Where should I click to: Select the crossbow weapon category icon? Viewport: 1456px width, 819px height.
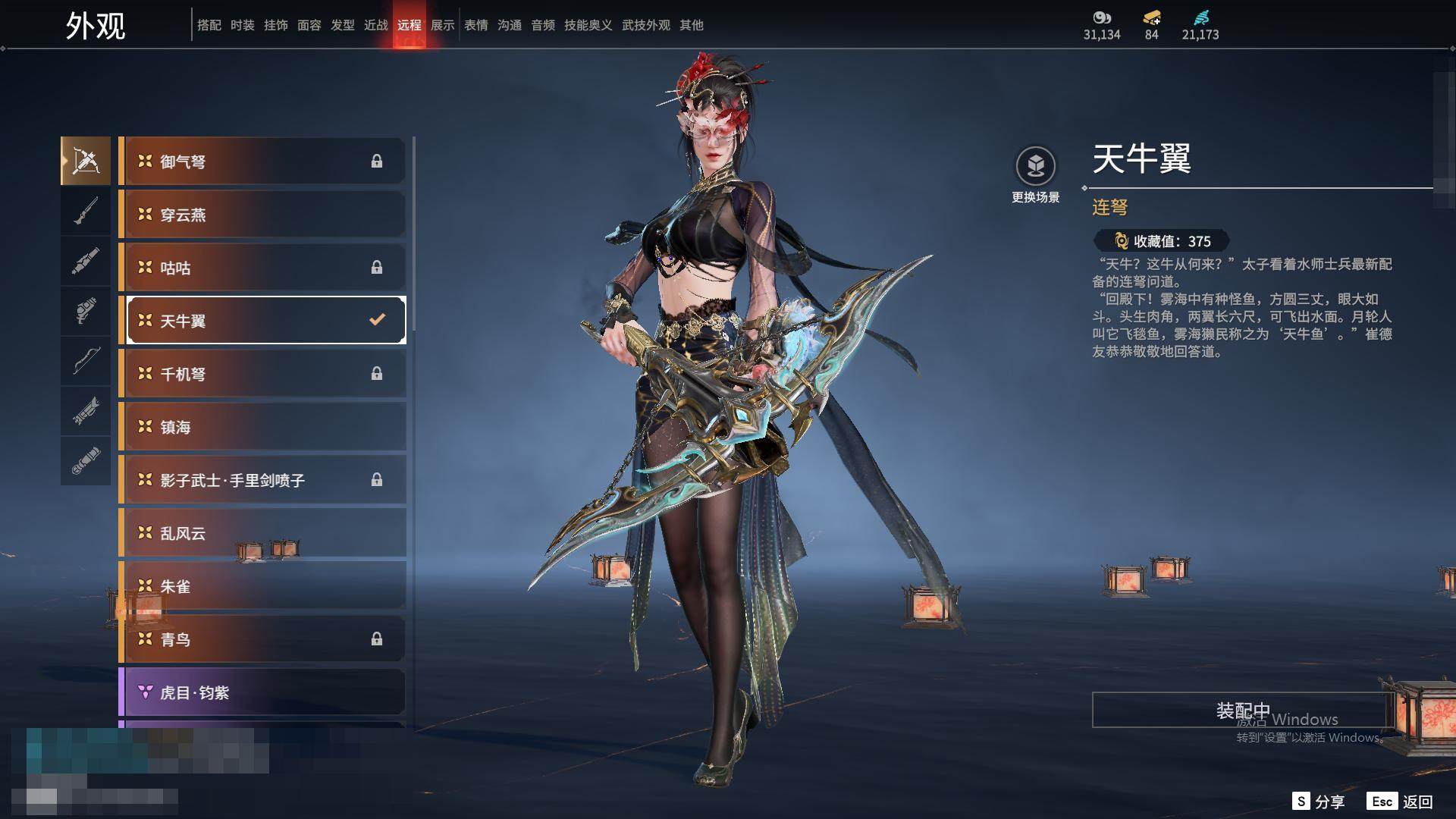[x=86, y=161]
